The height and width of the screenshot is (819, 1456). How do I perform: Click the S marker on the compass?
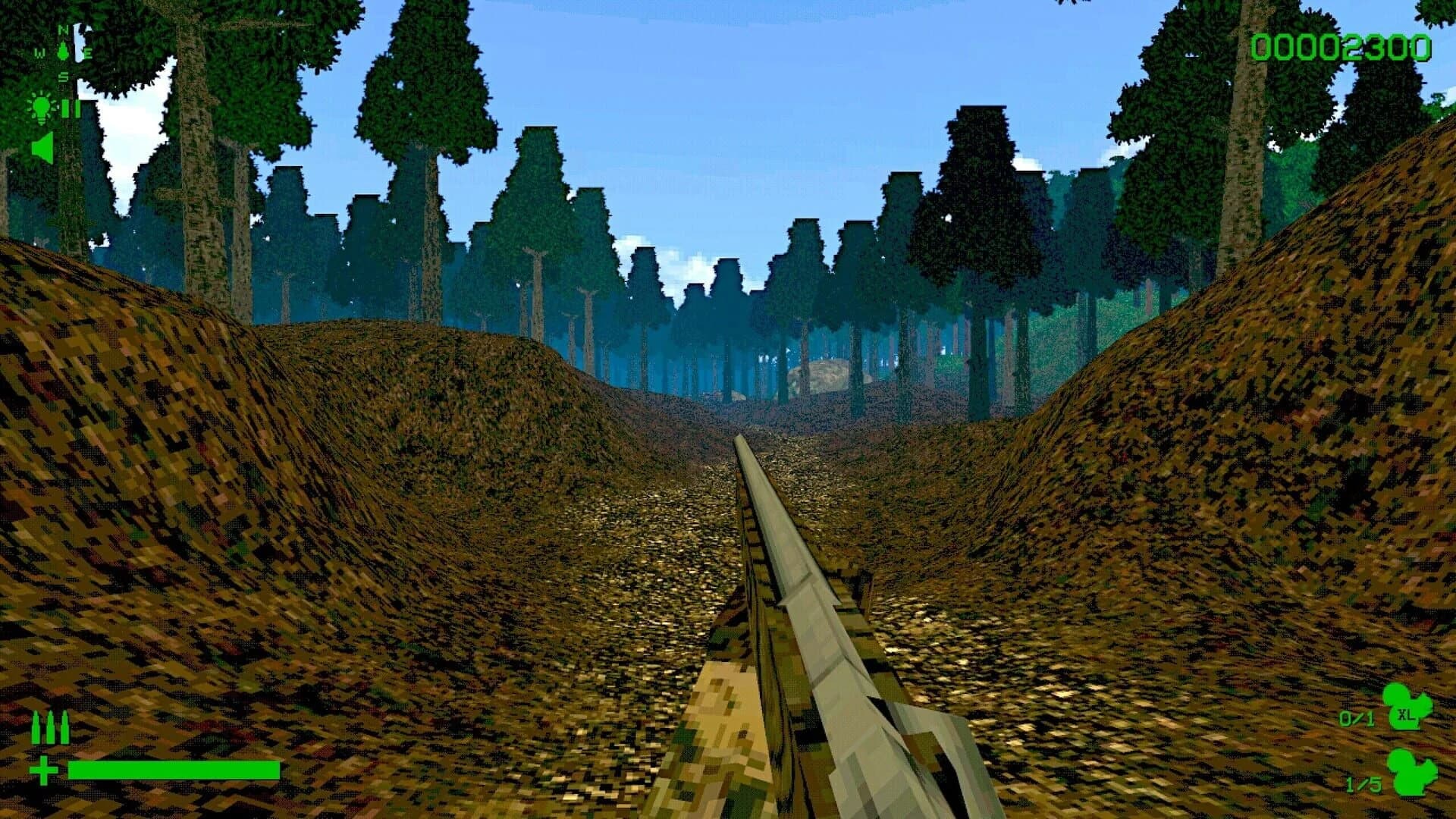pyautogui.click(x=63, y=75)
